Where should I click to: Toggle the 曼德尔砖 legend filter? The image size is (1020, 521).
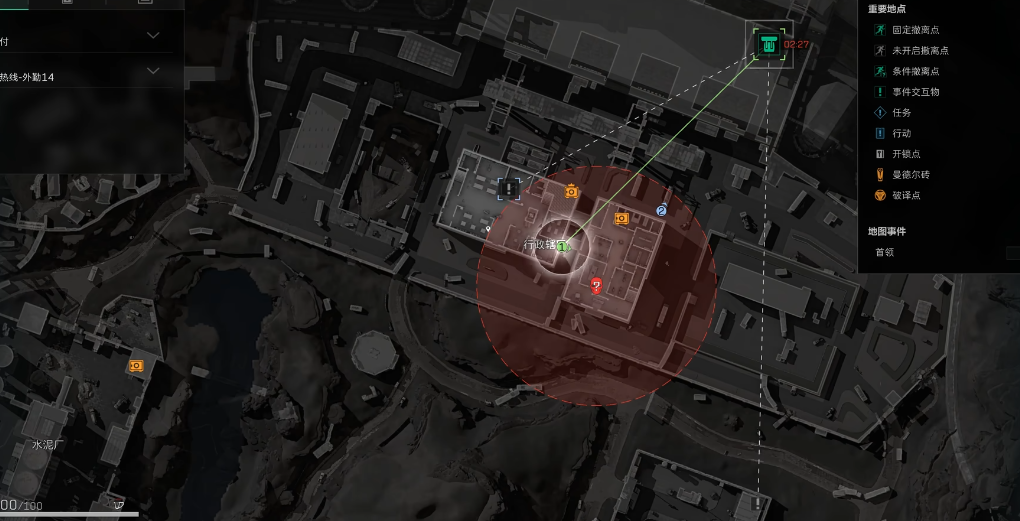point(908,175)
